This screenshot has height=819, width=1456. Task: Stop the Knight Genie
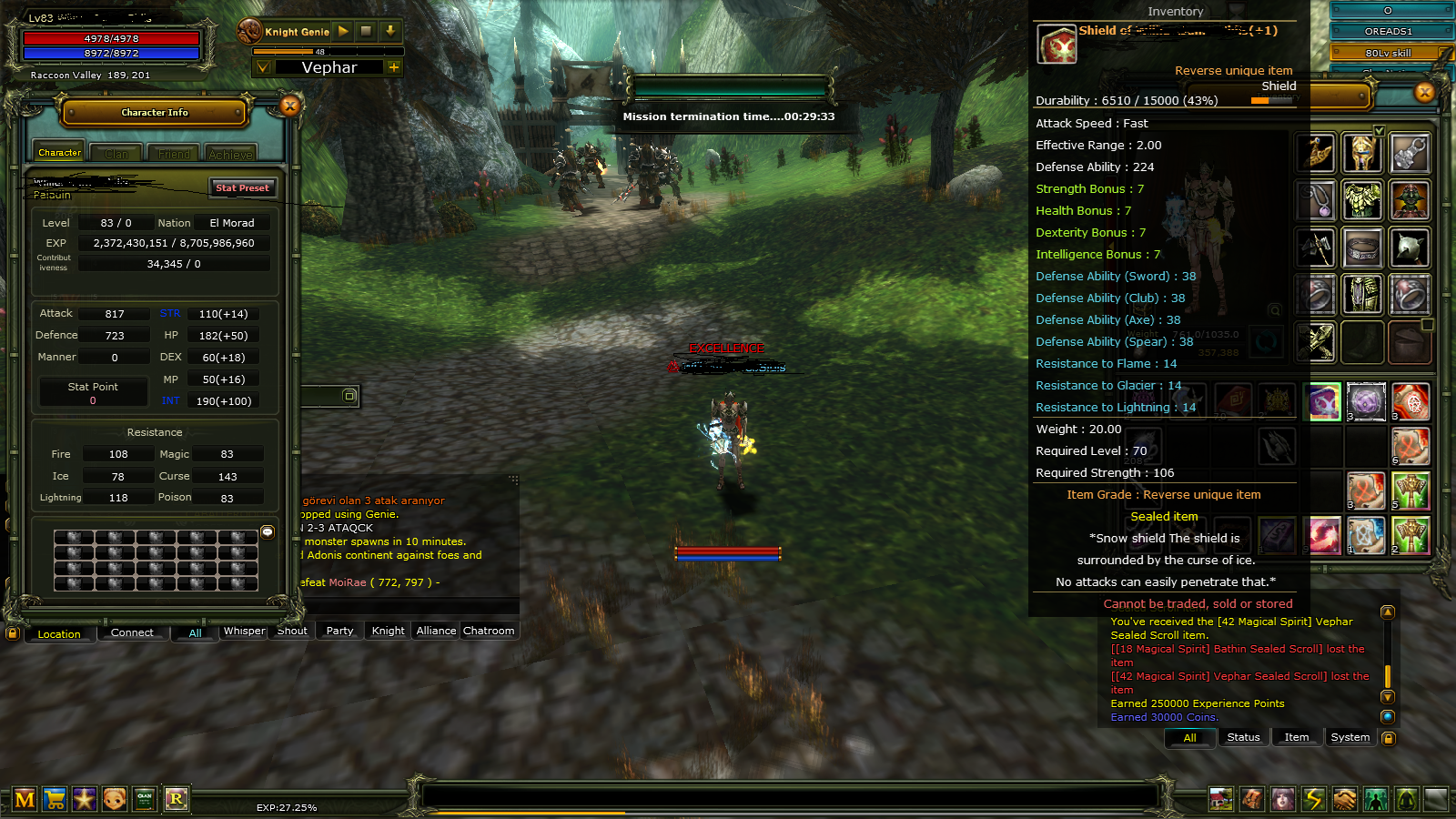[x=366, y=31]
